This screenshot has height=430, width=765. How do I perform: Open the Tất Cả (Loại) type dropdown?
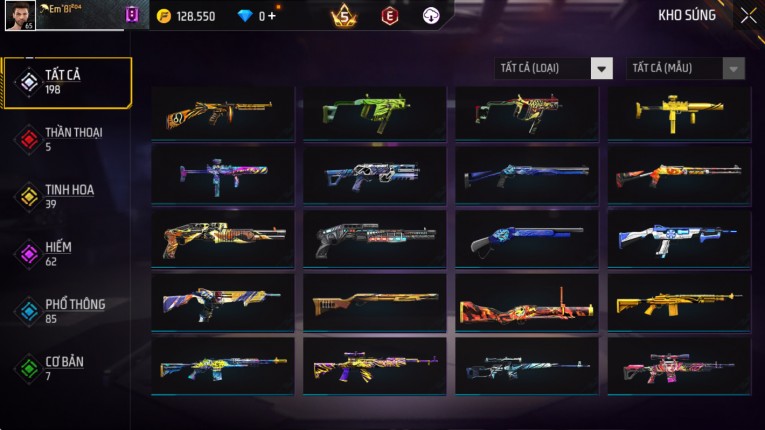coord(554,68)
